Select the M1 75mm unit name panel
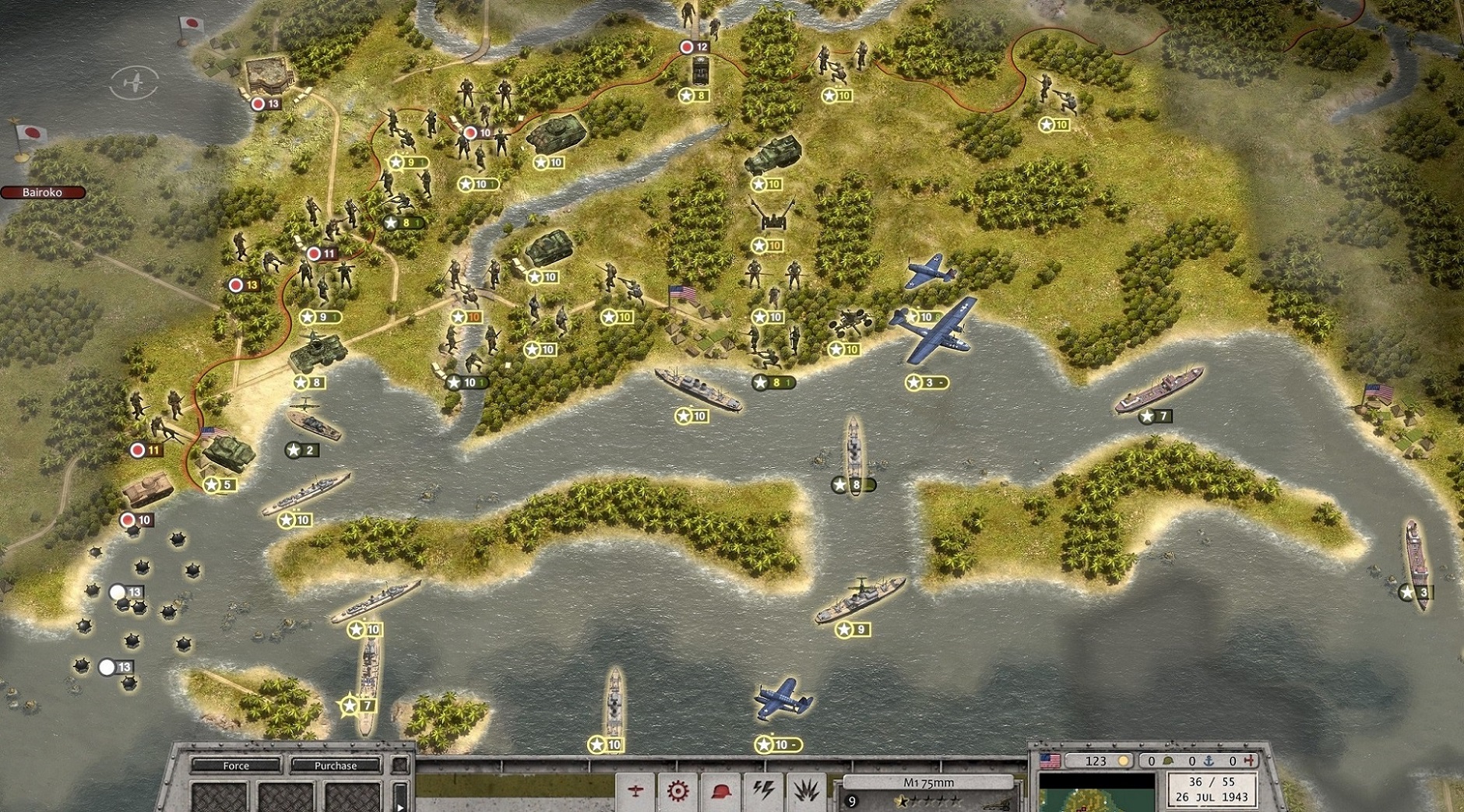This screenshot has width=1464, height=812. (928, 782)
